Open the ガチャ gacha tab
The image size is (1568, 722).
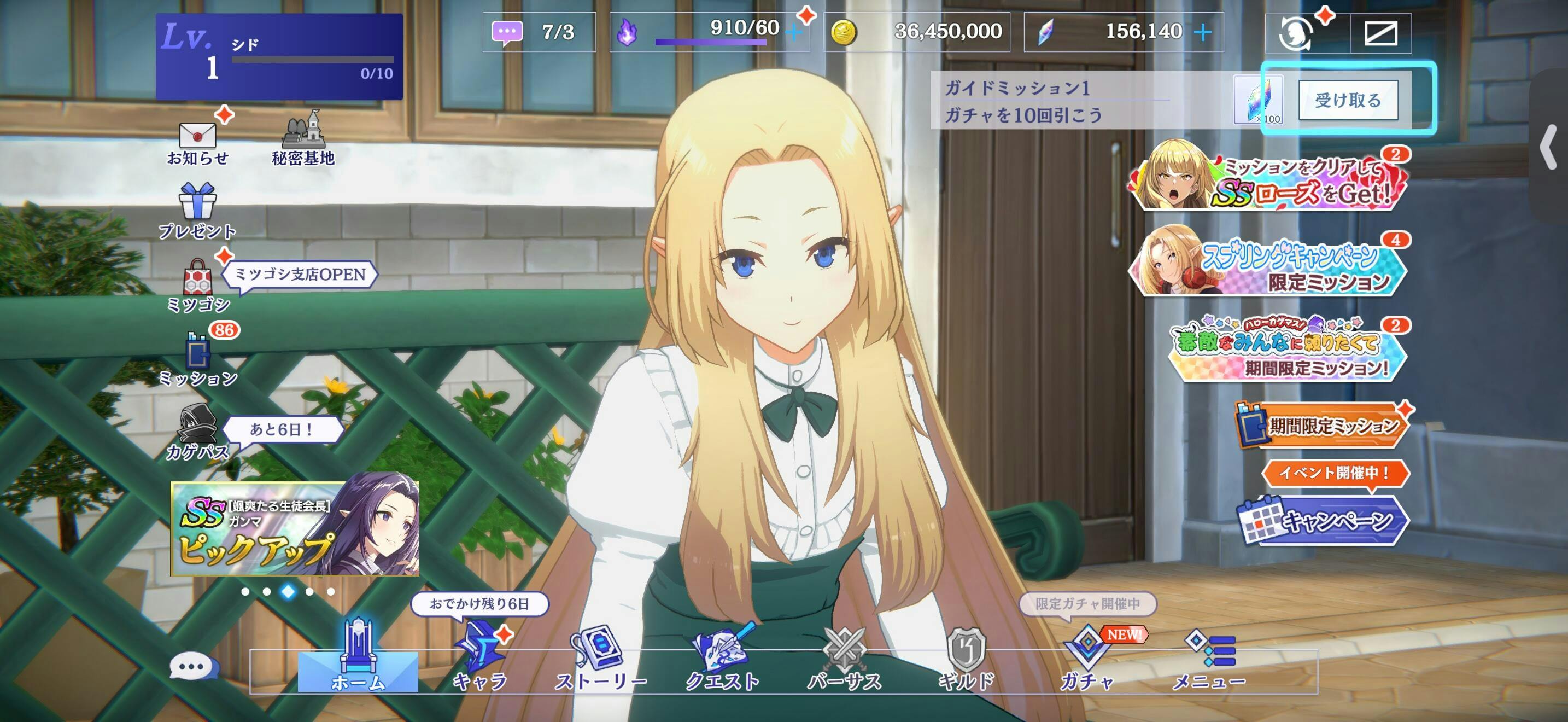(1087, 661)
